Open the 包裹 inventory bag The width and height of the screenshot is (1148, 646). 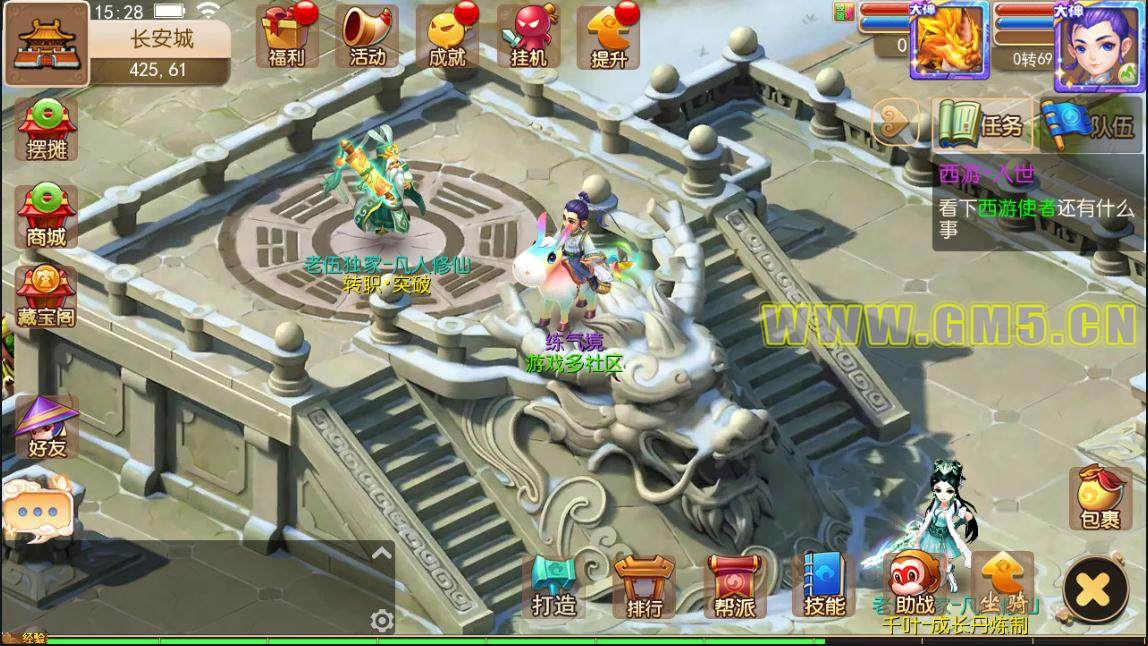point(1099,499)
